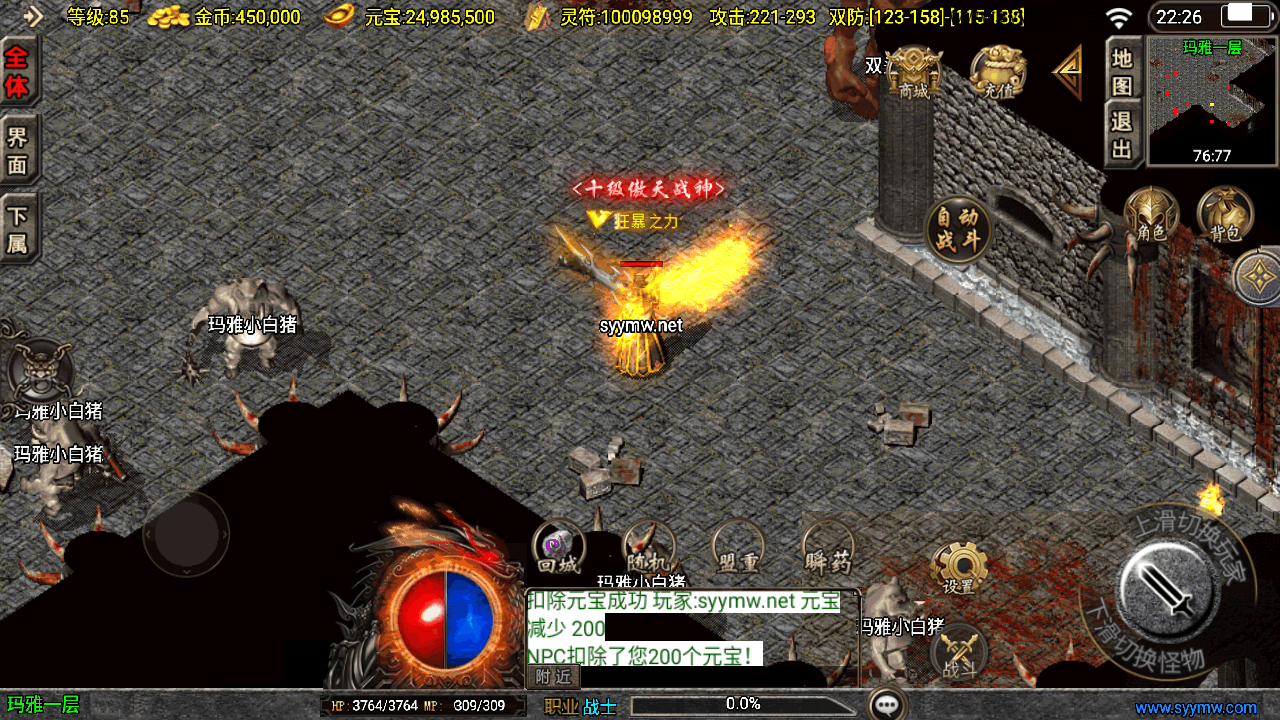Collapse icons with the gold triangle arrow

[x=1068, y=72]
